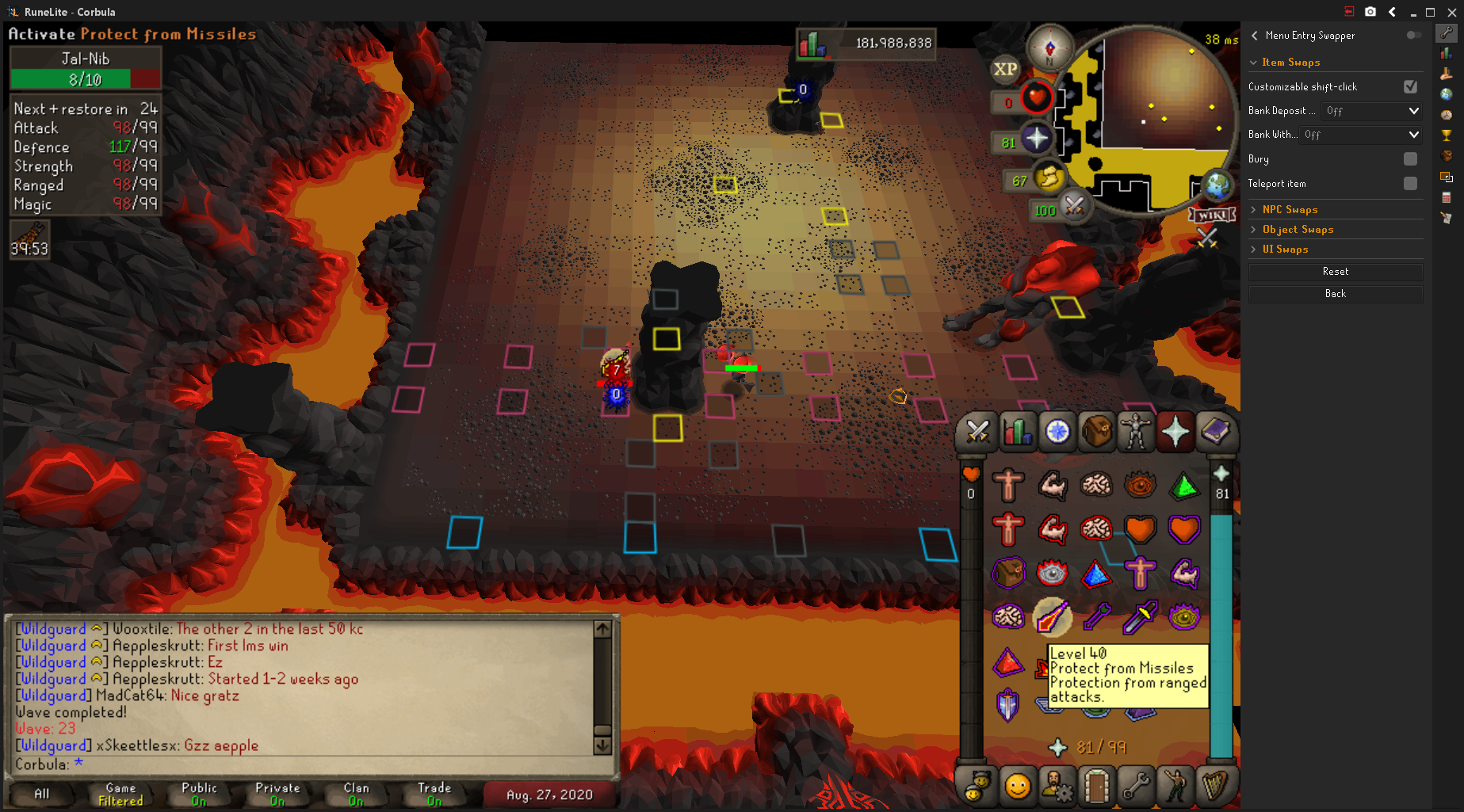Expand the Object Swaps section

1298,230
